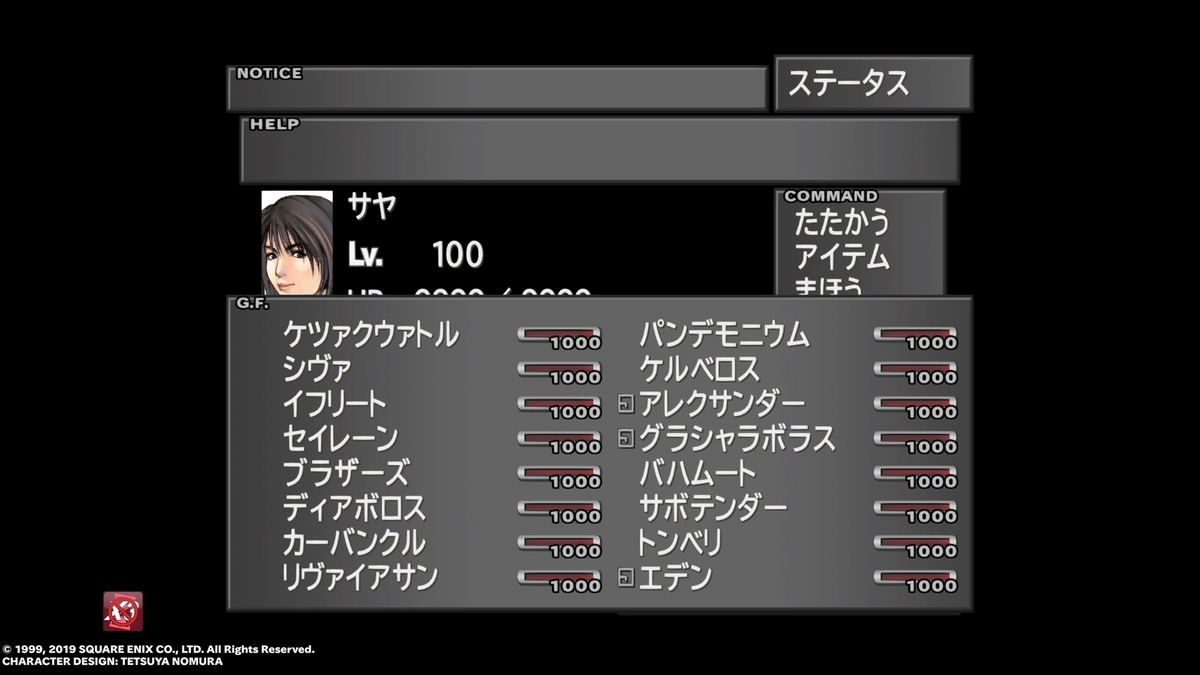Pick リヴァイアサン from the G.F. list

(x=361, y=577)
